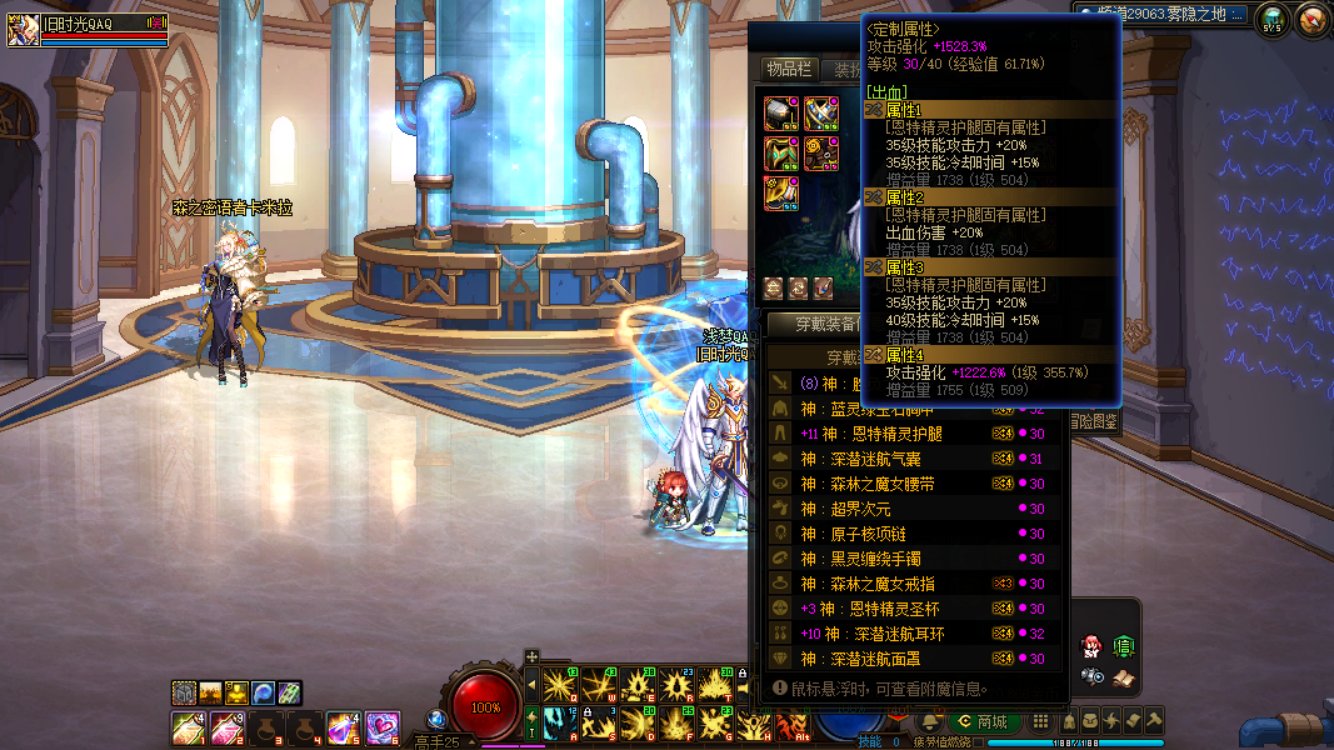1334x750 pixels.
Task: Toggle the shuffle icon beside 属性4
Action: [x=872, y=354]
